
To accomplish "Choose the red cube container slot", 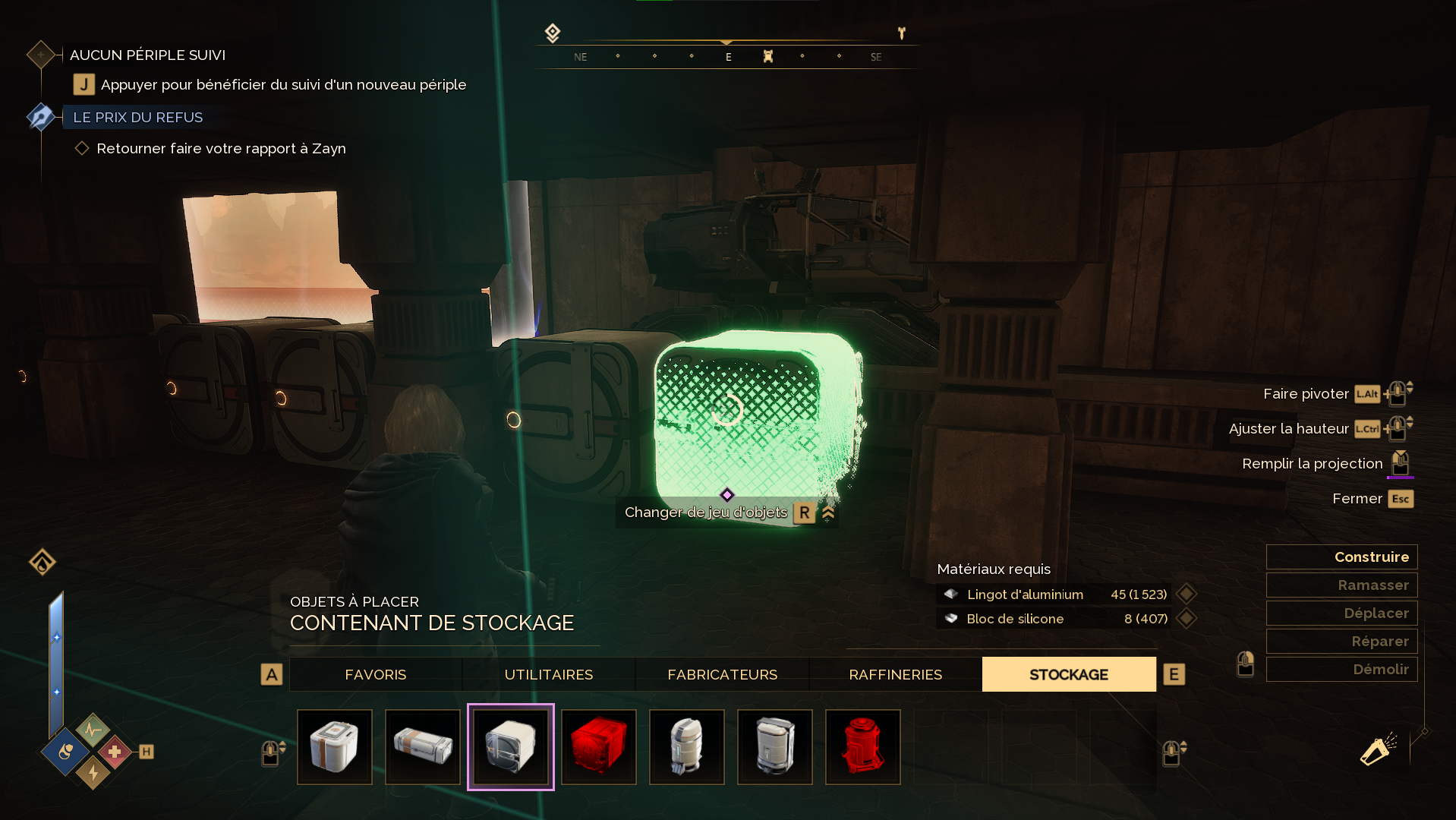I will click(x=599, y=747).
